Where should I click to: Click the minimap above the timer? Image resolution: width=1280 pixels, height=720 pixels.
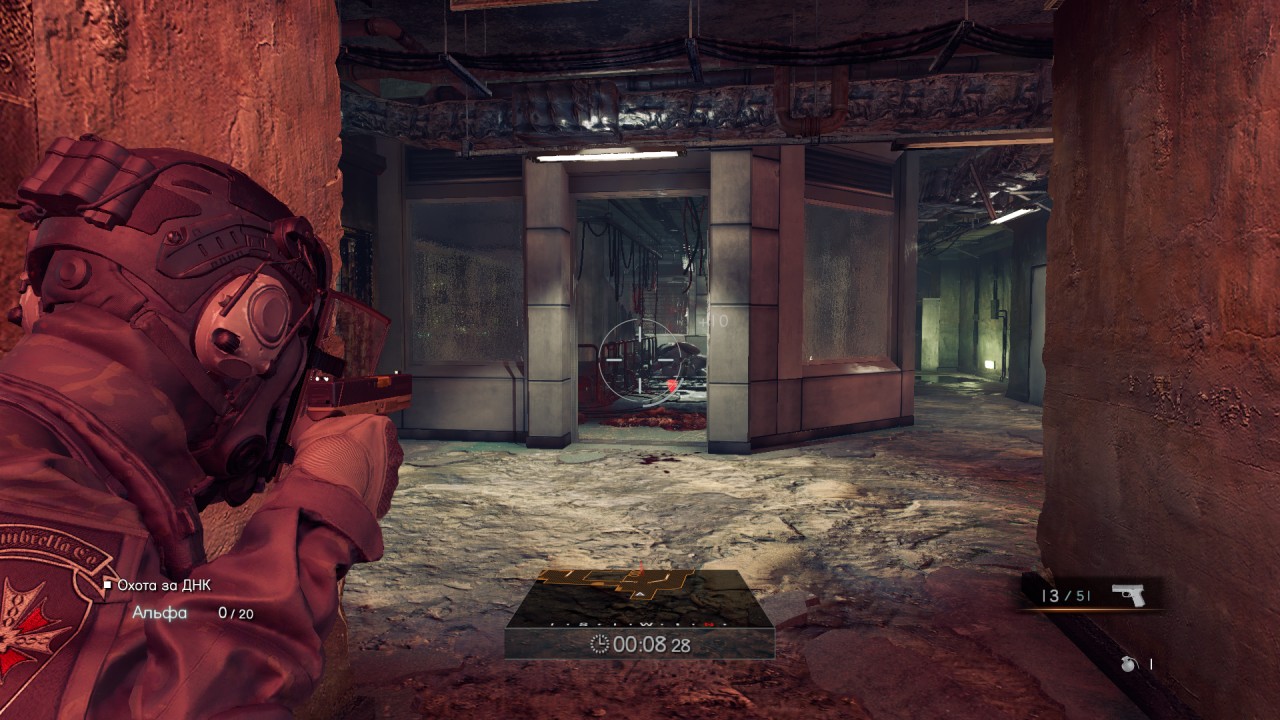tap(639, 598)
